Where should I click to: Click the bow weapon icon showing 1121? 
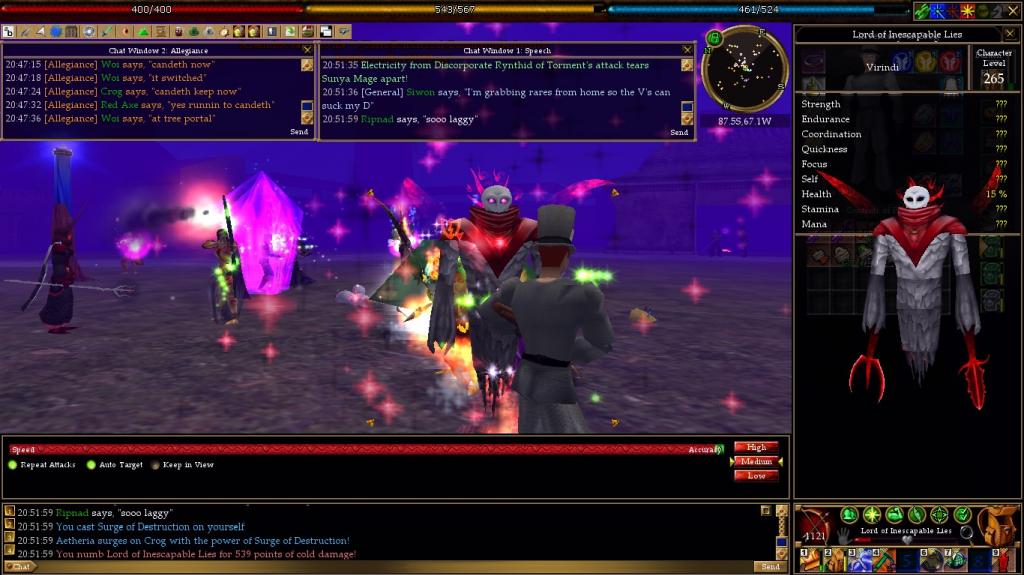(x=816, y=526)
